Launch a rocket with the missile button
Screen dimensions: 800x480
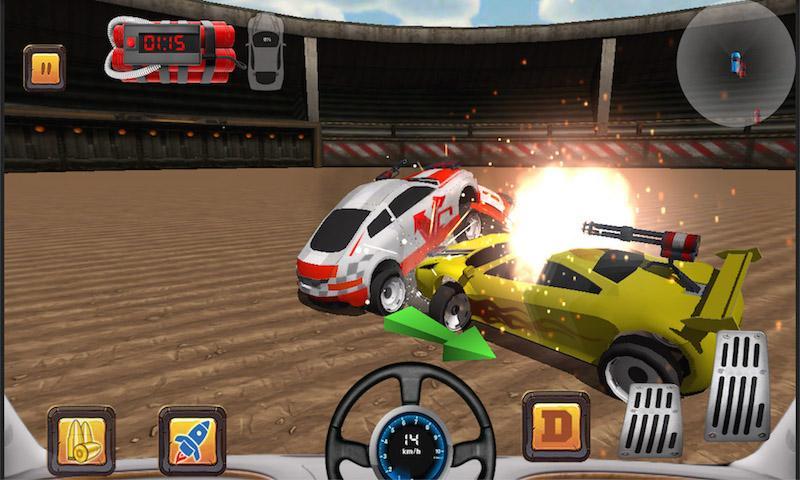(x=192, y=440)
